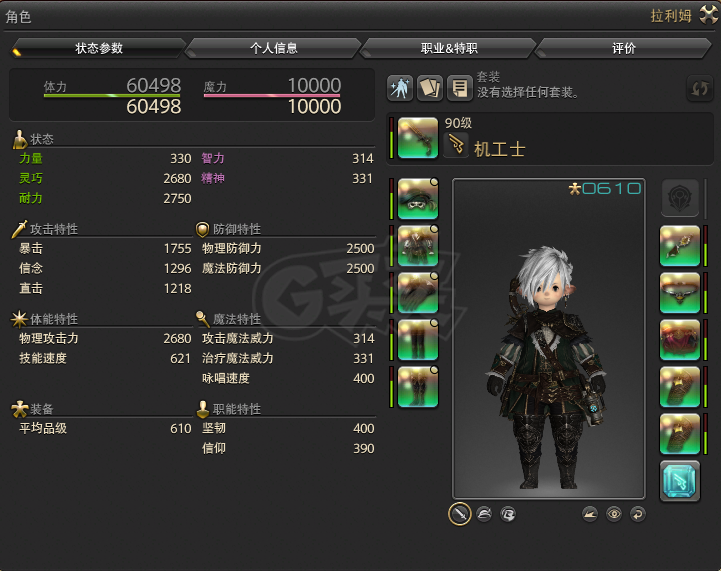Click the gearset update arrows button
Viewport: 721px width, 571px height.
699,89
